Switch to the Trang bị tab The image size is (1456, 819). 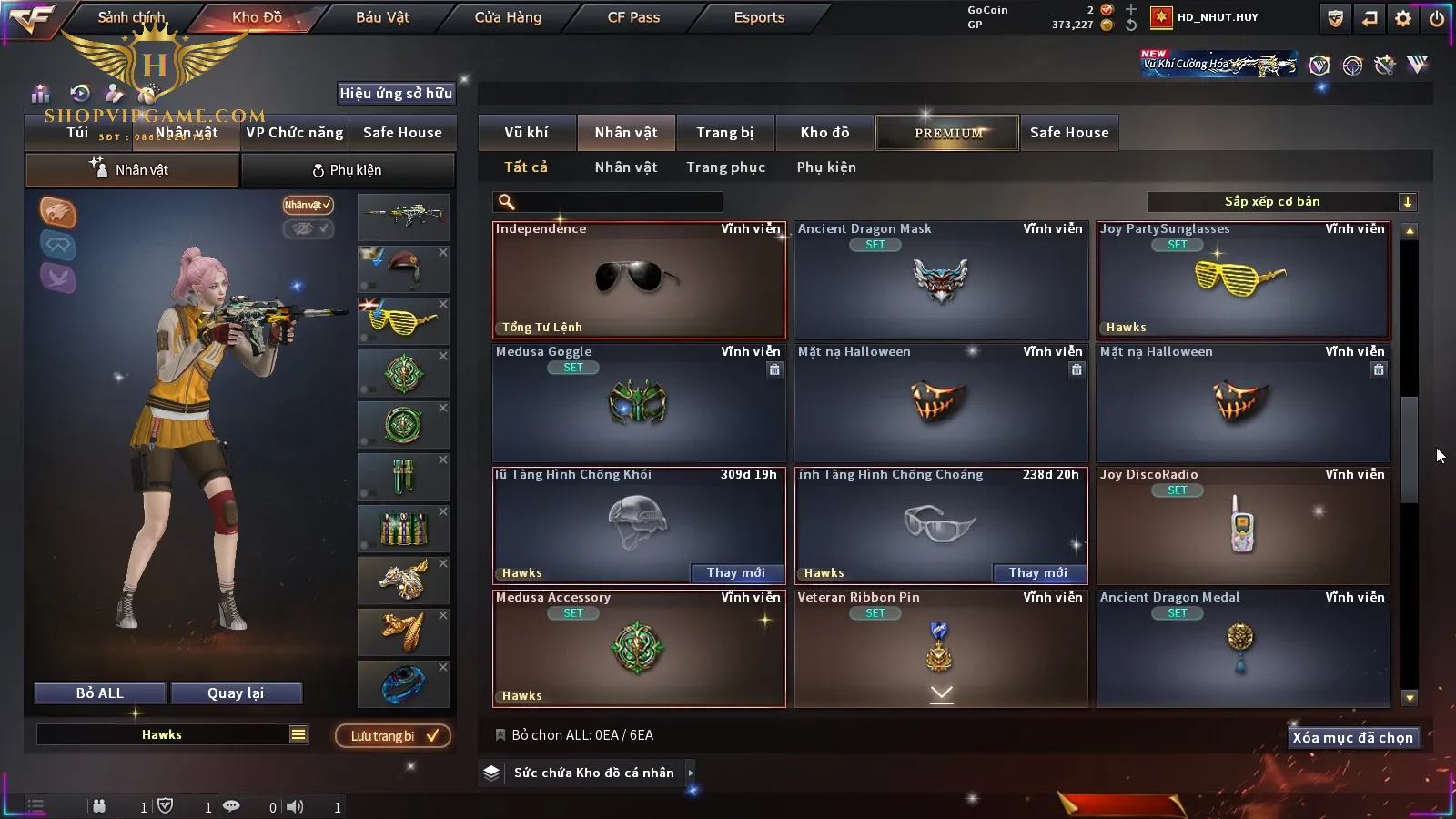coord(724,133)
